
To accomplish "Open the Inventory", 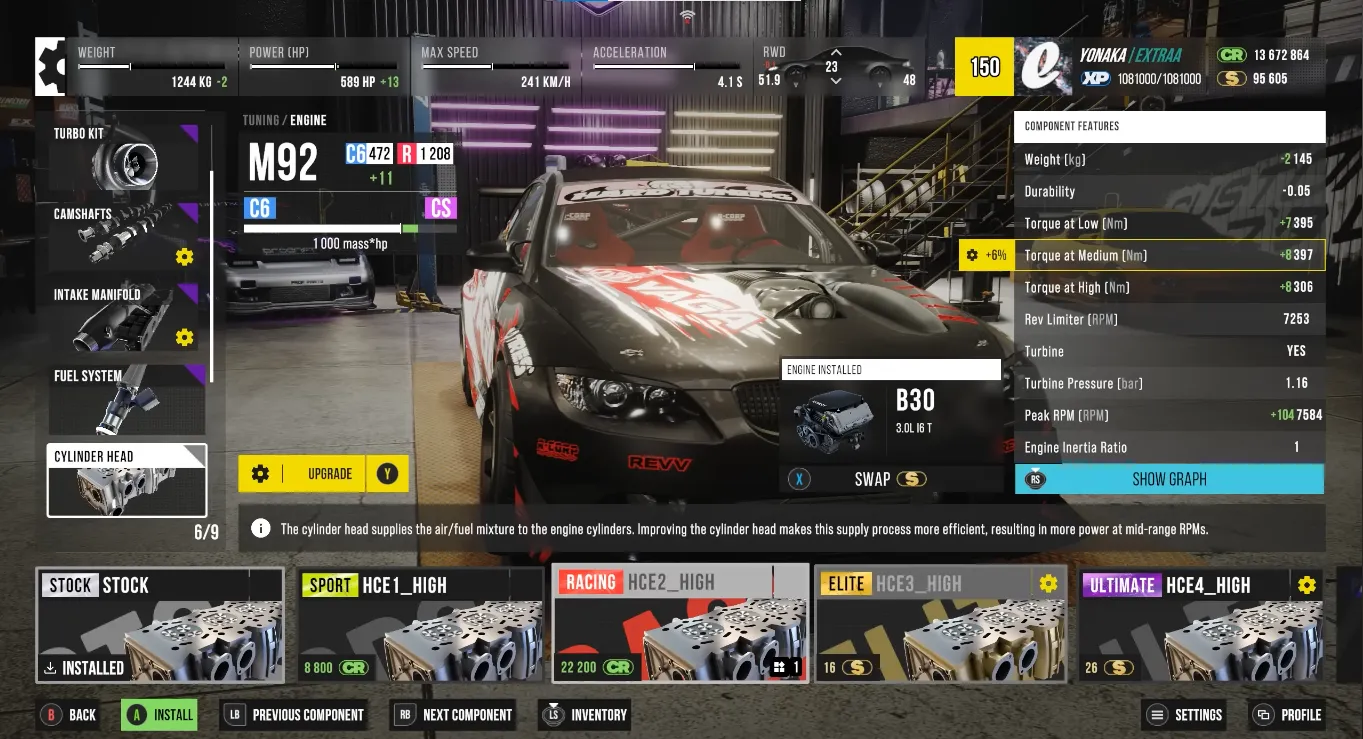I will pos(586,715).
